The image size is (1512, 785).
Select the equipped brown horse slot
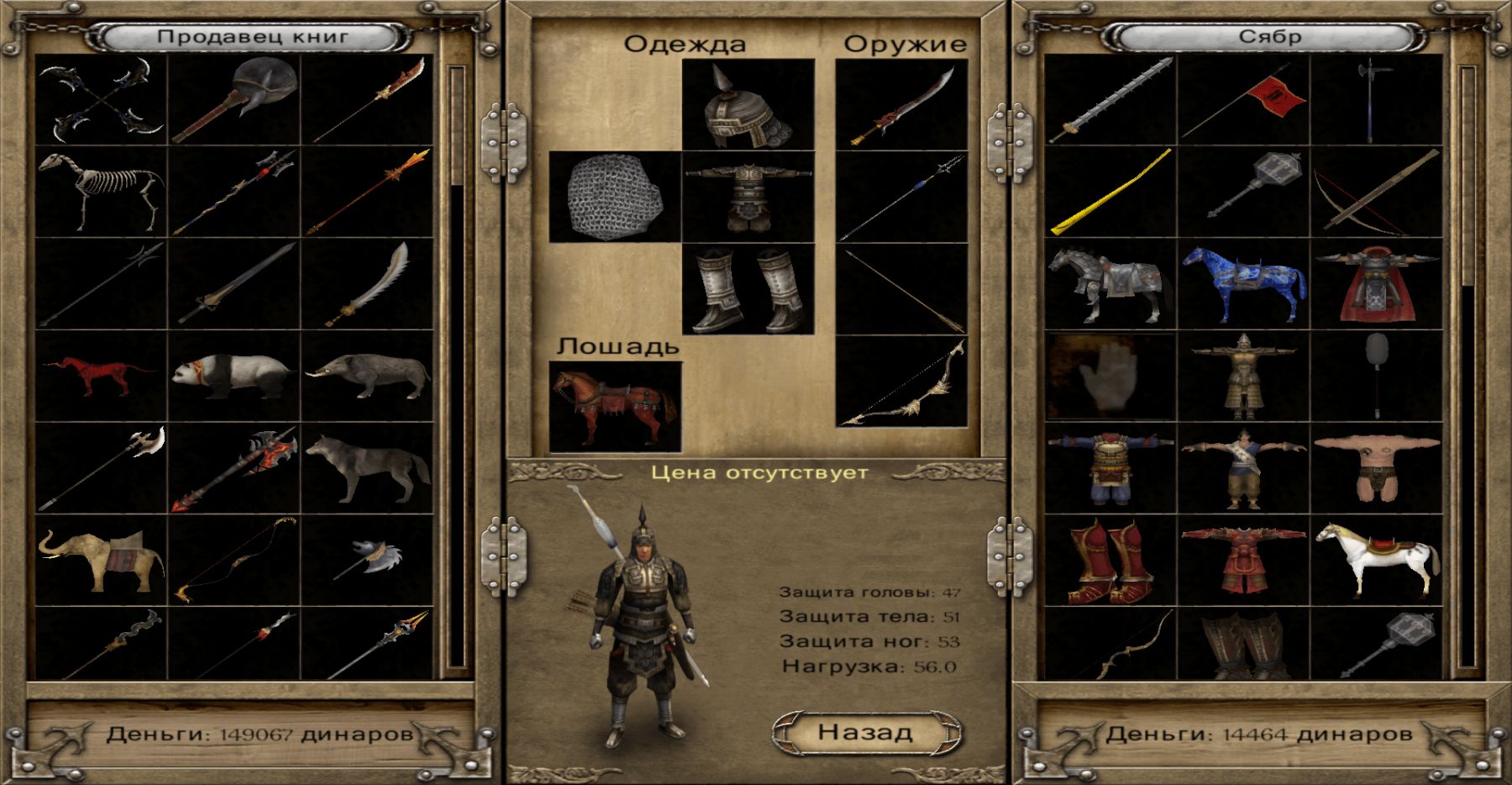tap(615, 407)
